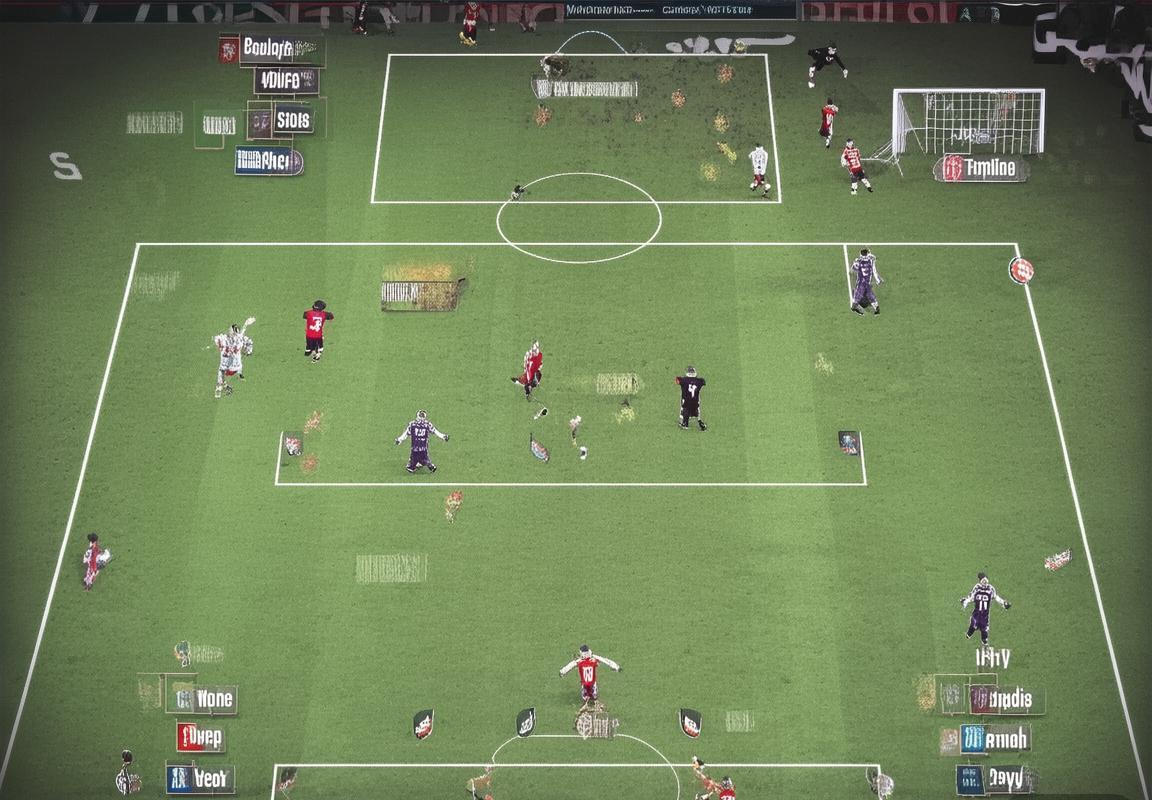This screenshot has width=1152, height=800.
Task: Click the blue 'Veot' option
Action: click(x=201, y=778)
